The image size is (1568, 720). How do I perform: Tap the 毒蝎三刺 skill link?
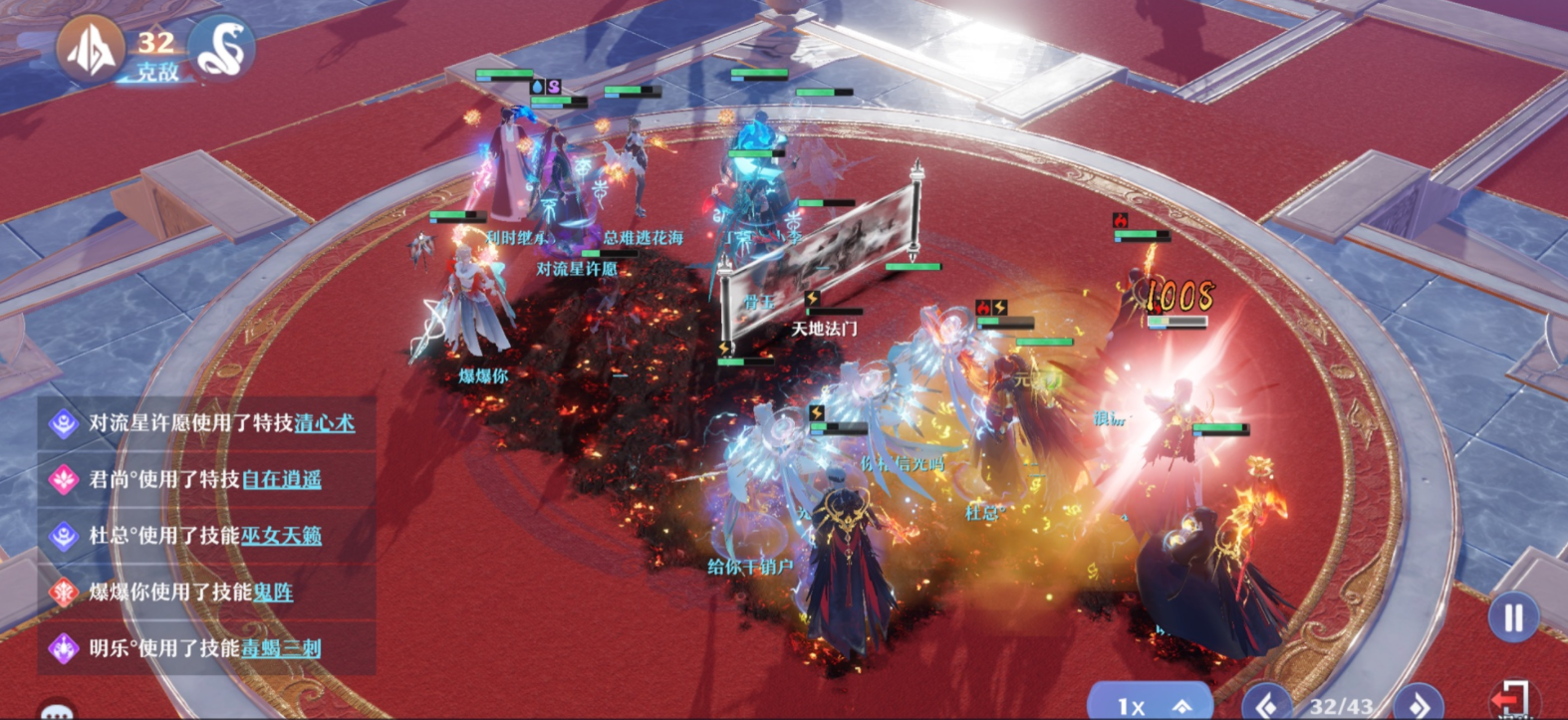click(x=281, y=648)
